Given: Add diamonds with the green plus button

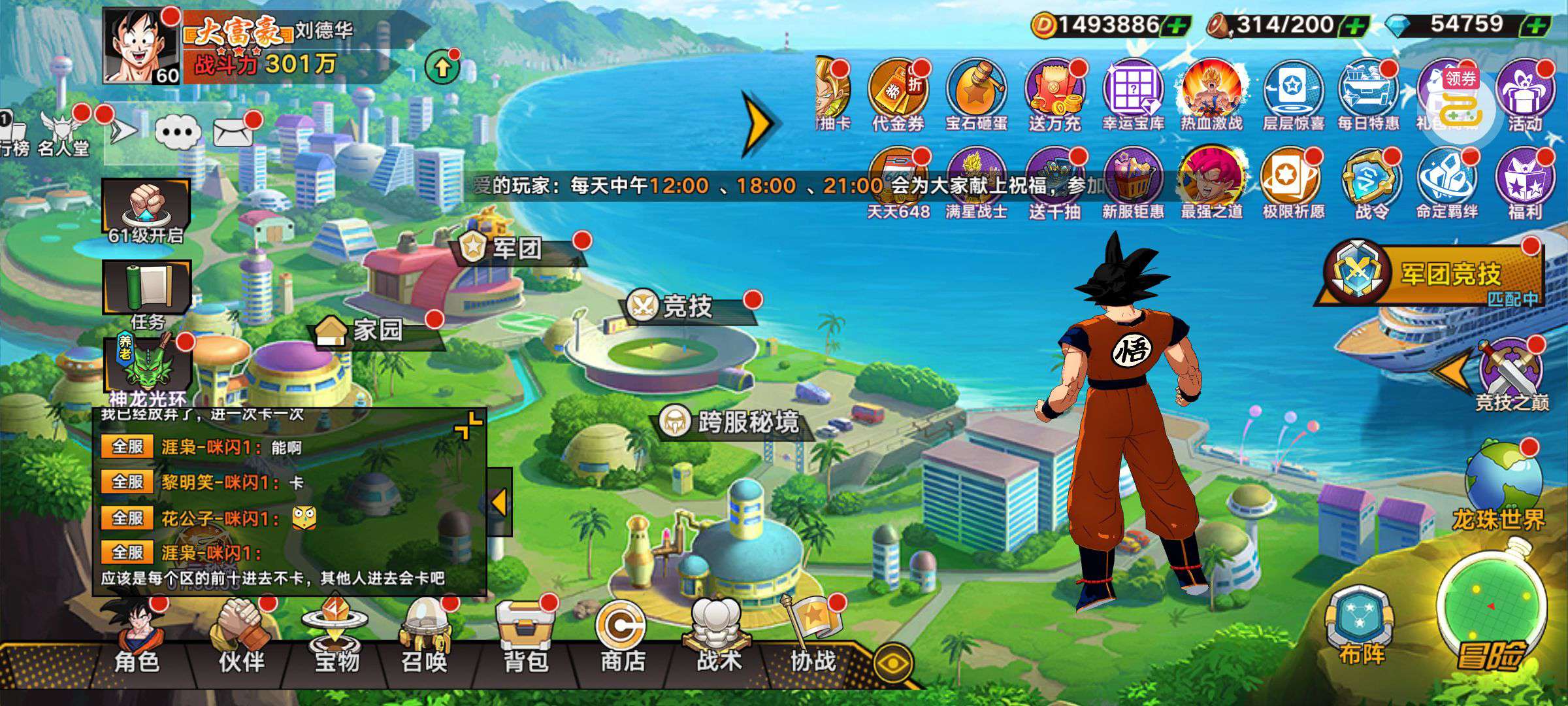Looking at the screenshot, I should pyautogui.click(x=1534, y=26).
